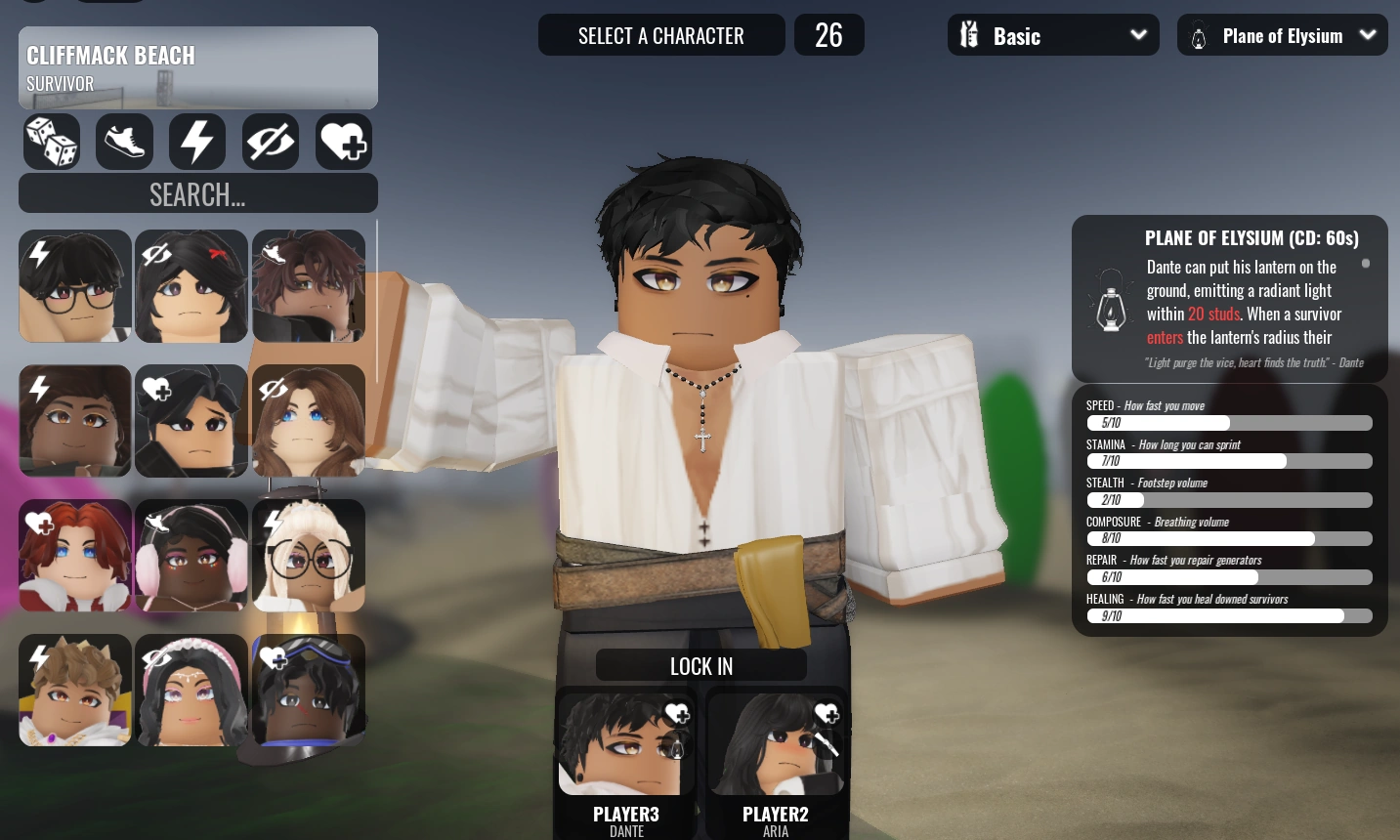Click the syringe badge on Player2's Aria portrait
Screen dimensions: 1400x840
click(x=826, y=744)
